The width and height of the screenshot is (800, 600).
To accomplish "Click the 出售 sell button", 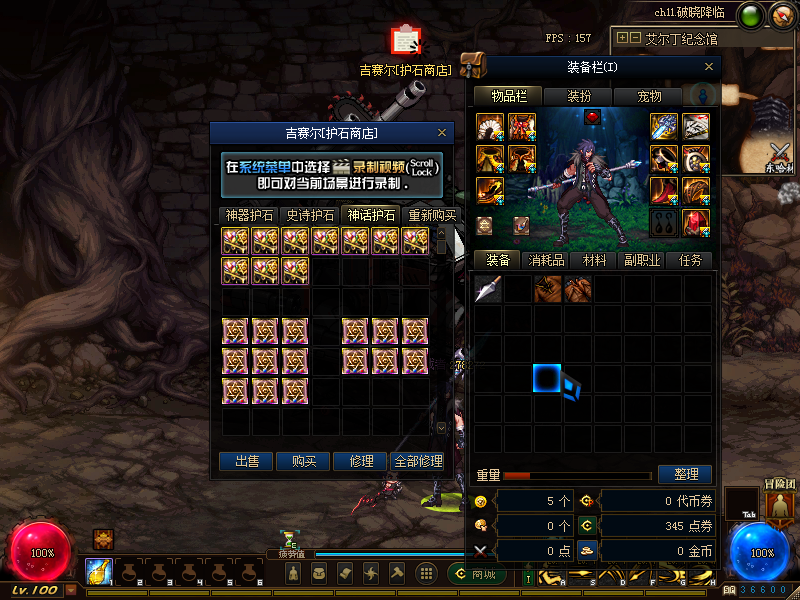I will pos(247,461).
